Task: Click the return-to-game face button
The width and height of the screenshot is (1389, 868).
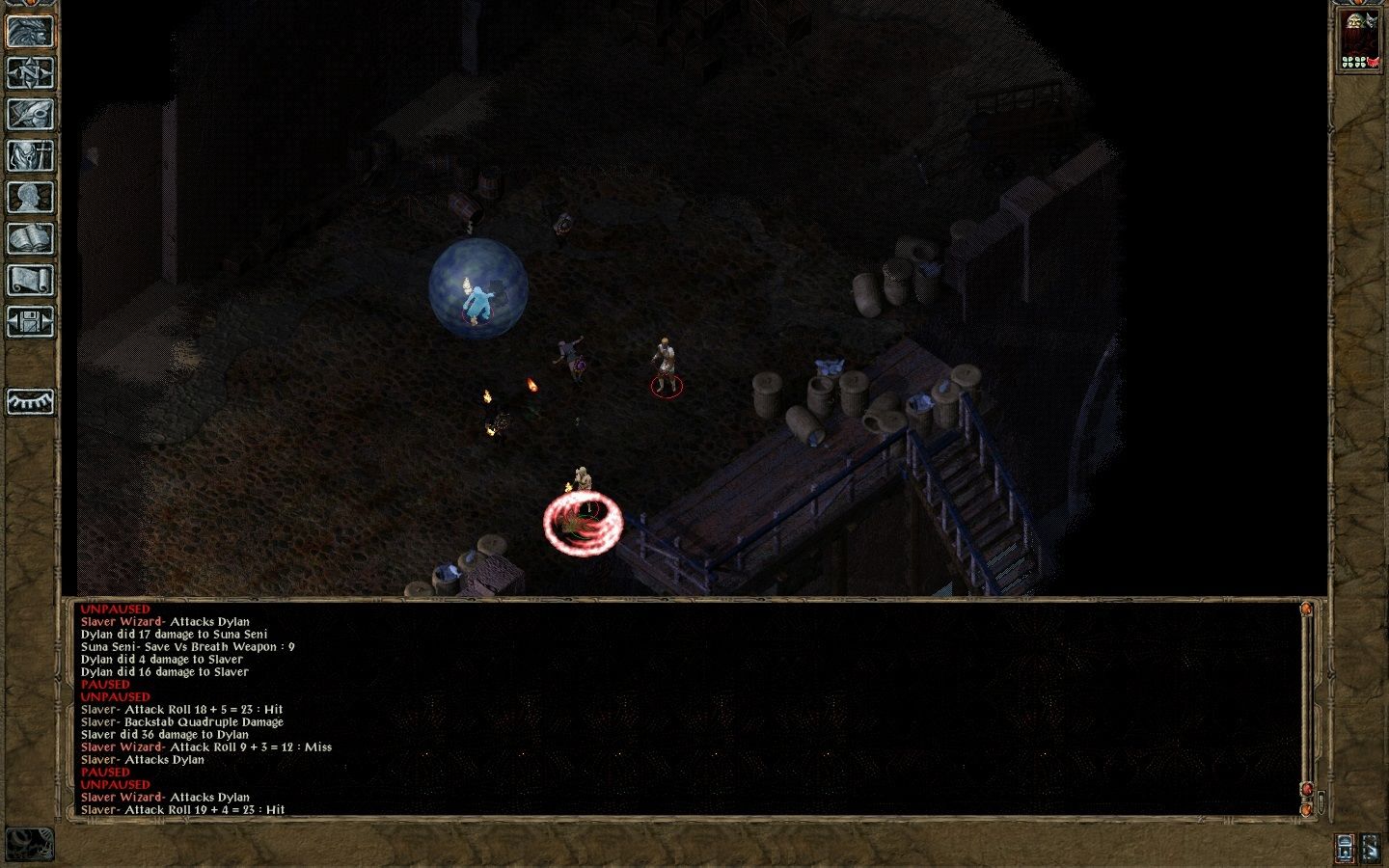Action: point(30,31)
